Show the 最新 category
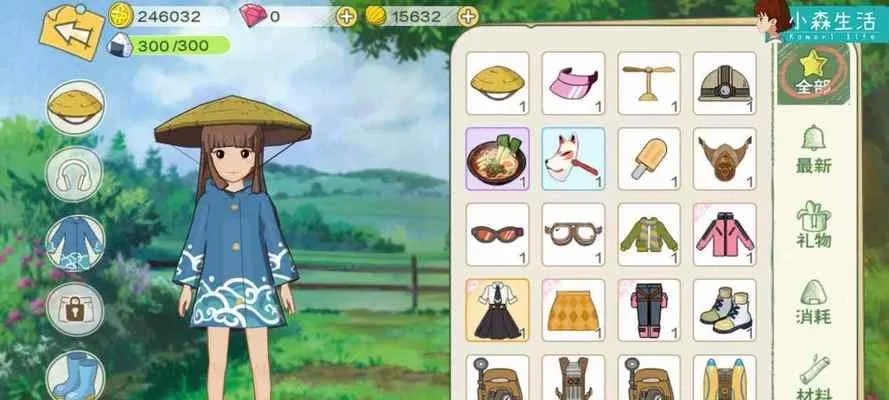Image resolution: width=889 pixels, height=400 pixels. [813, 150]
